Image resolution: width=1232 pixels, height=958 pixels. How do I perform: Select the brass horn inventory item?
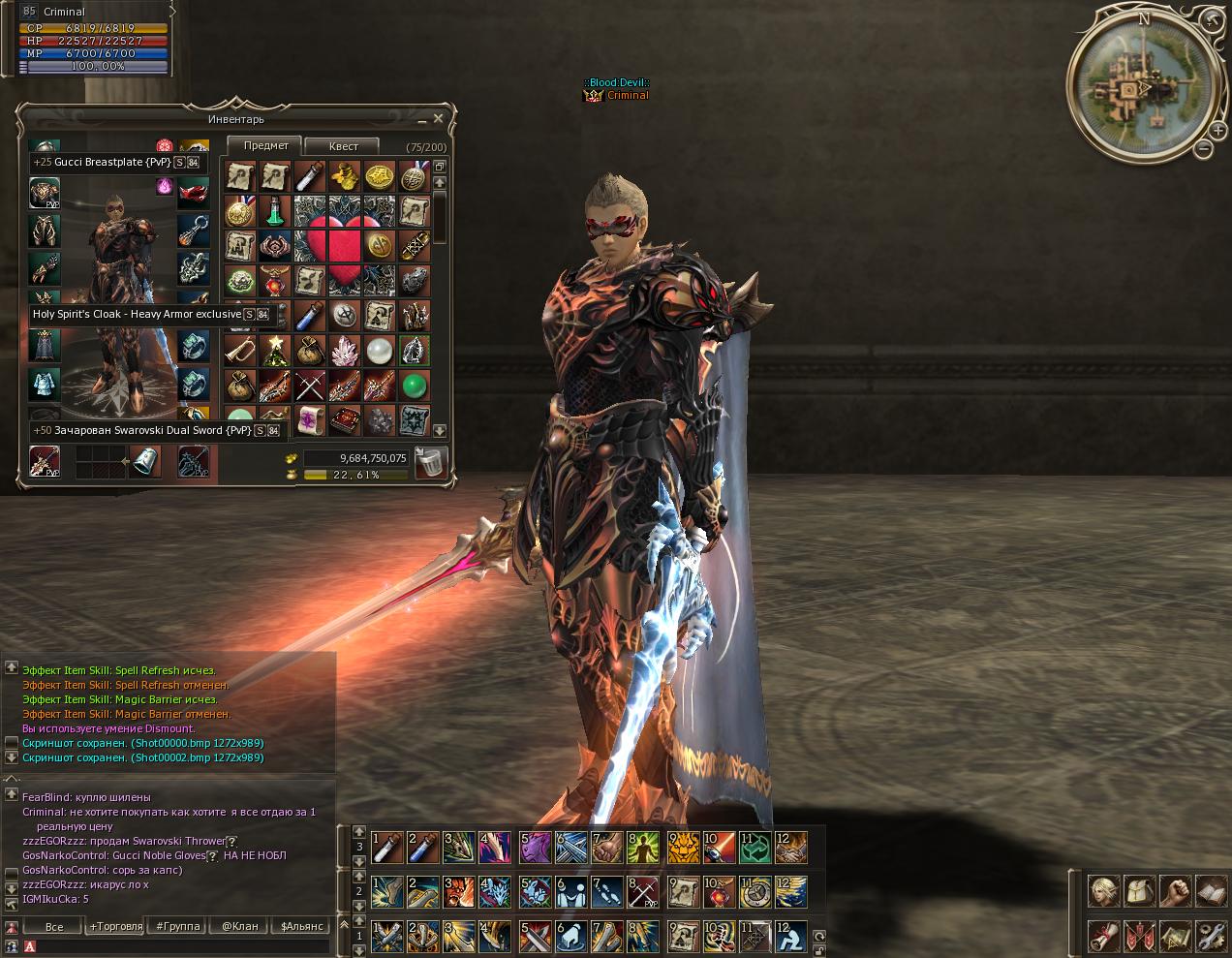click(240, 350)
